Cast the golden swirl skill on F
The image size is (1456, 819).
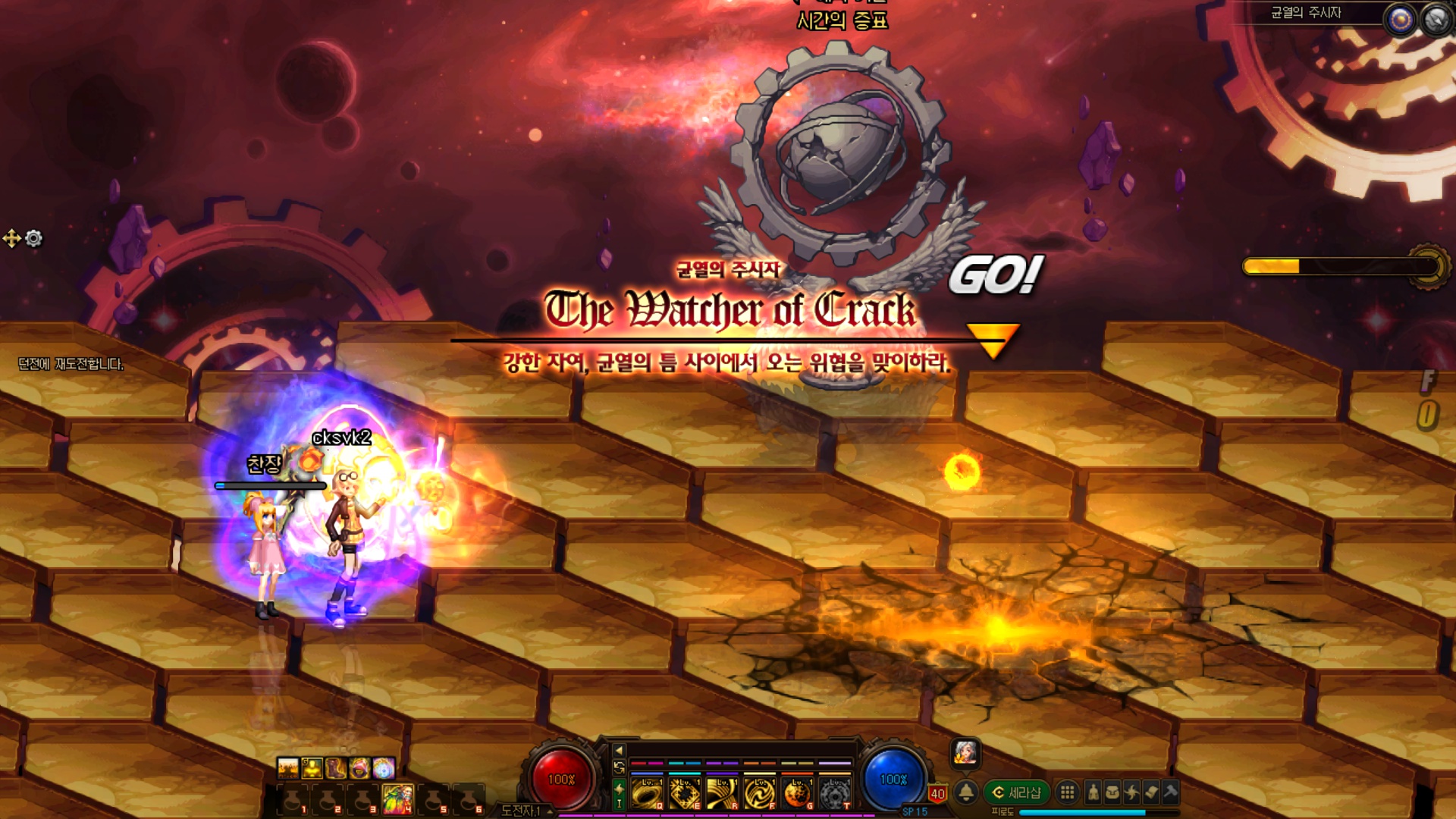pos(759,793)
